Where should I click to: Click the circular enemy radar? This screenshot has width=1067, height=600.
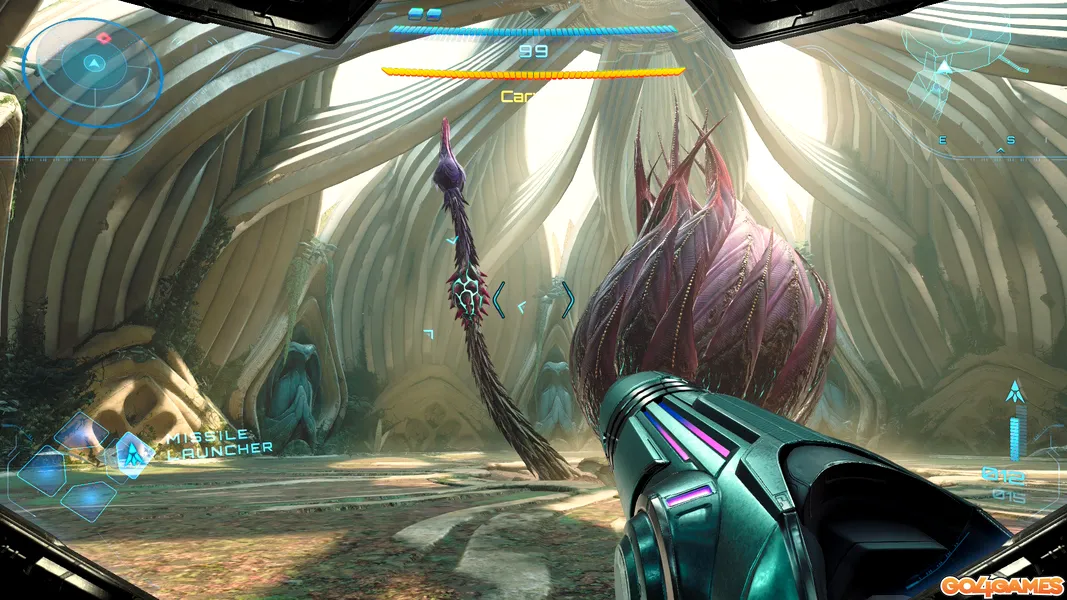(93, 69)
